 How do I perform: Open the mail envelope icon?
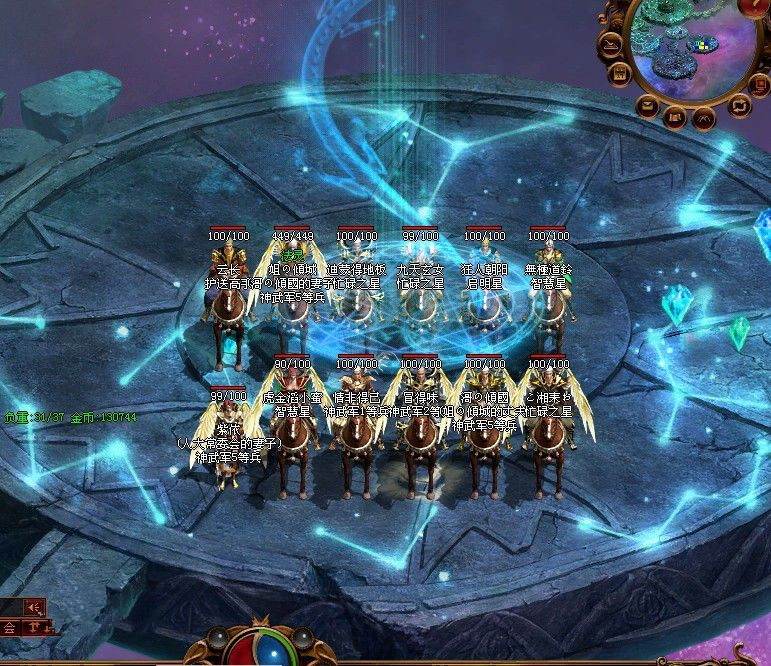pos(647,104)
